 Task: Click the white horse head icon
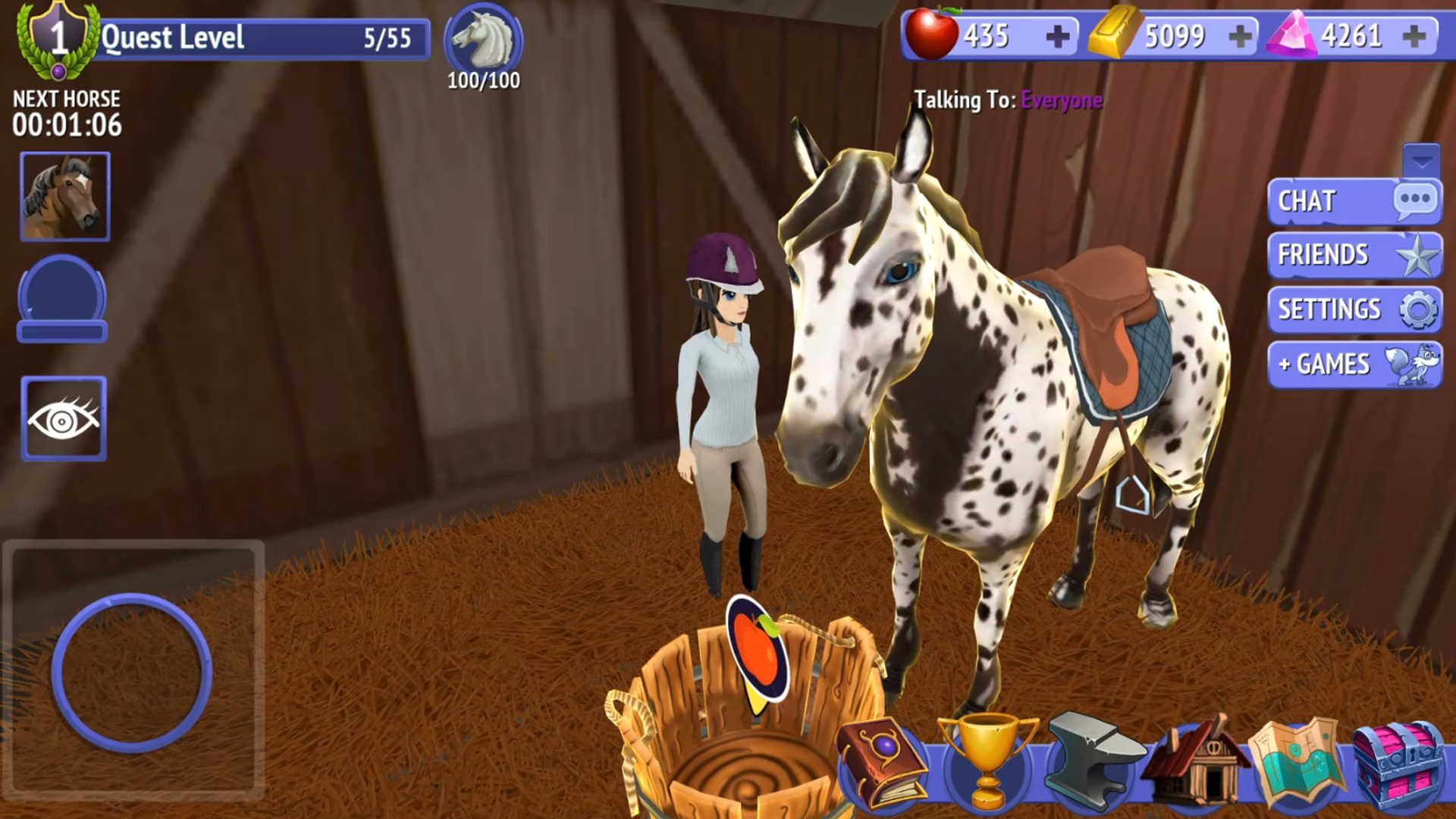tap(483, 38)
